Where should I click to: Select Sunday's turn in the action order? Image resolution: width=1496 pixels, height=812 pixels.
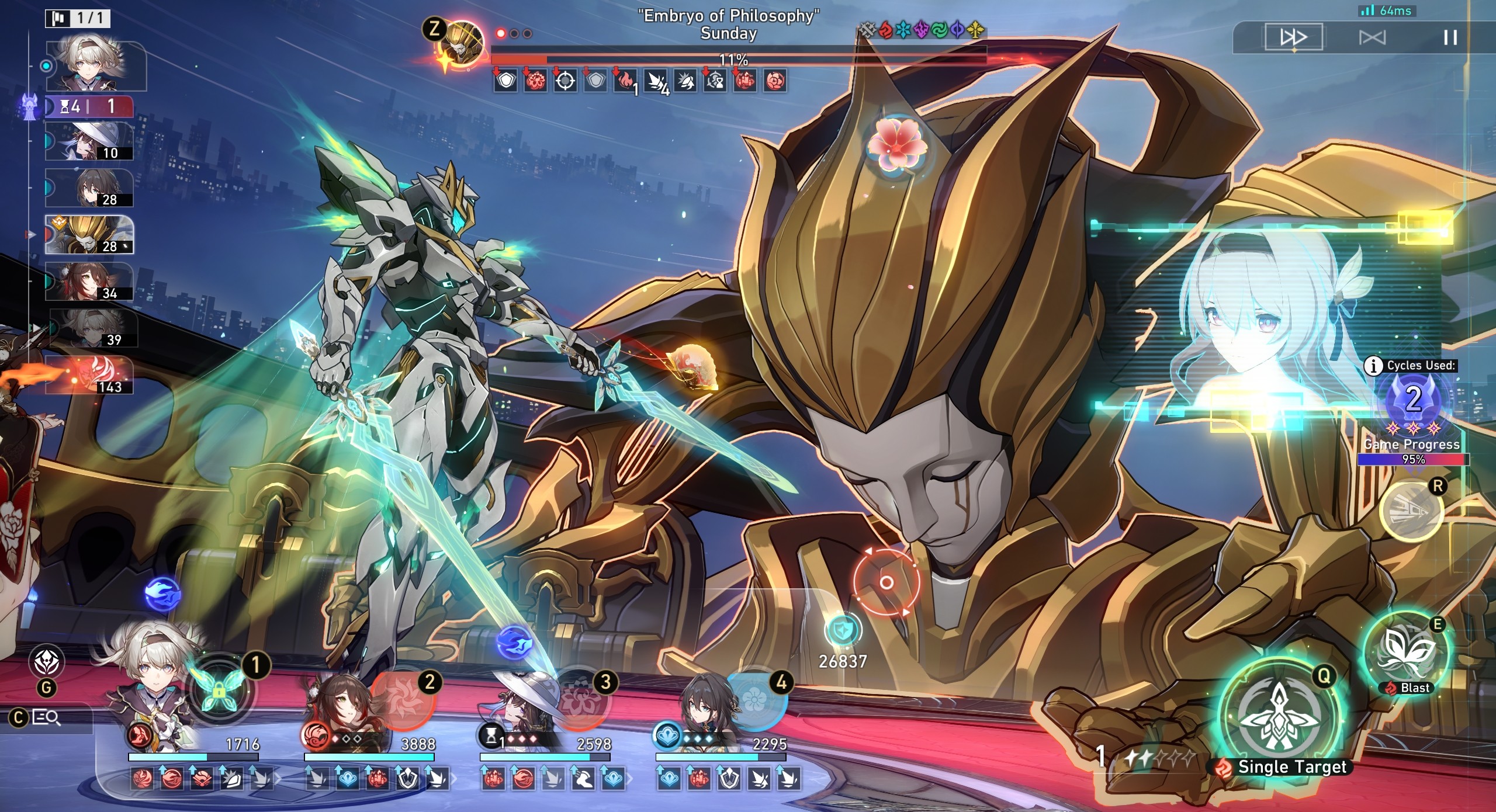click(x=89, y=235)
